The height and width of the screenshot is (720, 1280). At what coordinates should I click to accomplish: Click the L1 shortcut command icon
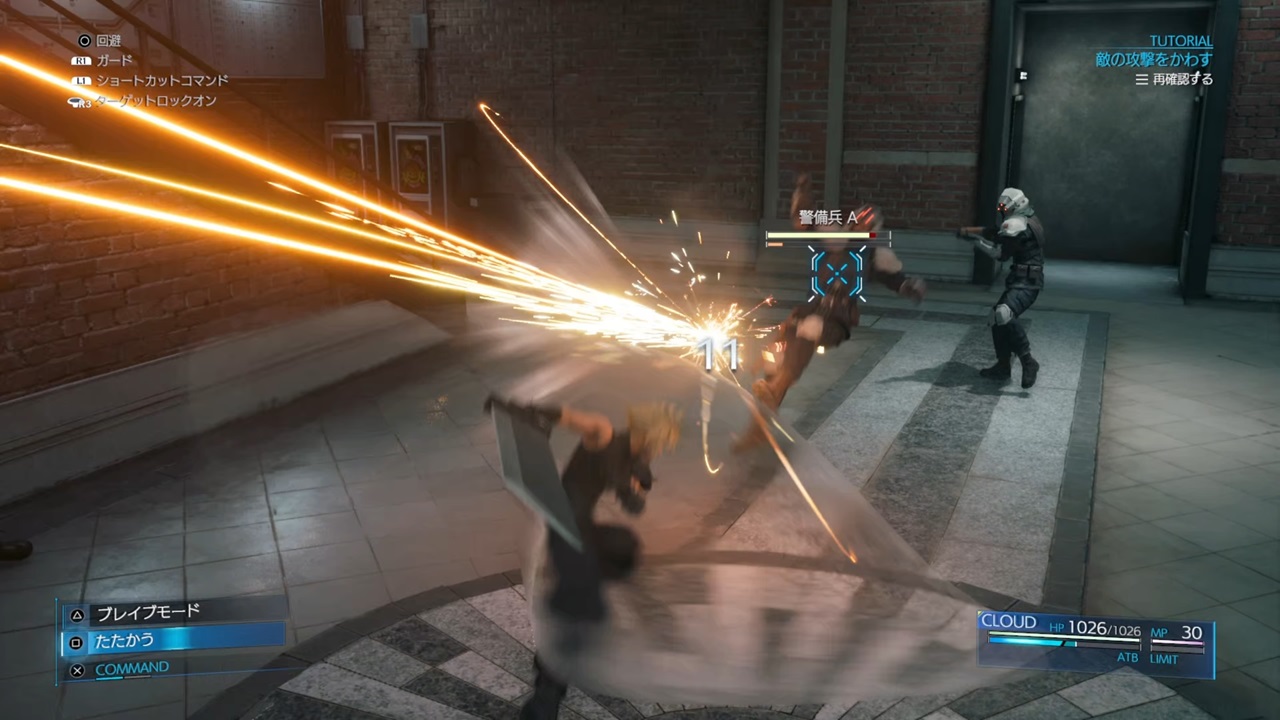coord(82,79)
